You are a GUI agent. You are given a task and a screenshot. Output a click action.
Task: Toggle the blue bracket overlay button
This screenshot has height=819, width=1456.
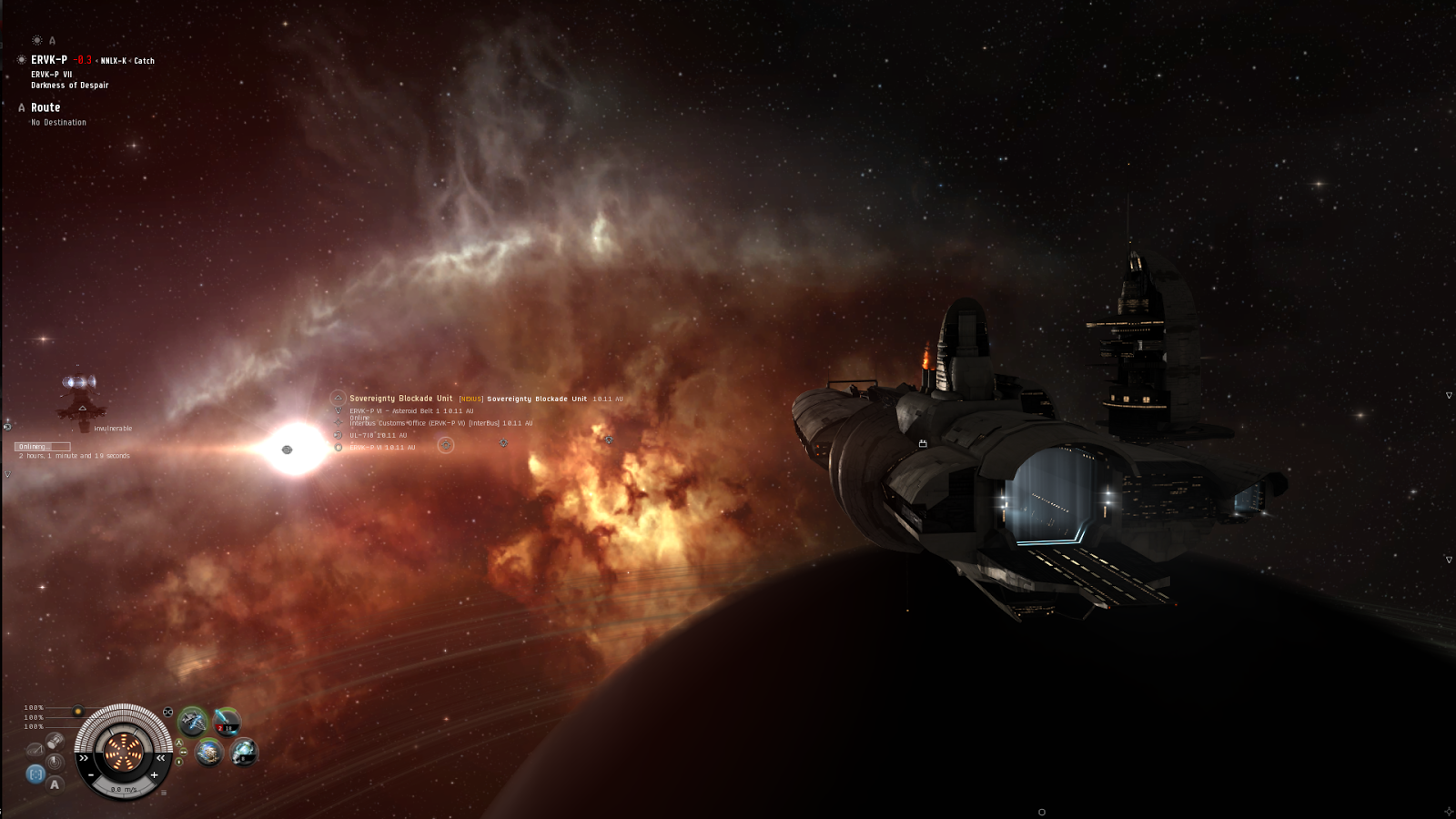click(x=35, y=773)
